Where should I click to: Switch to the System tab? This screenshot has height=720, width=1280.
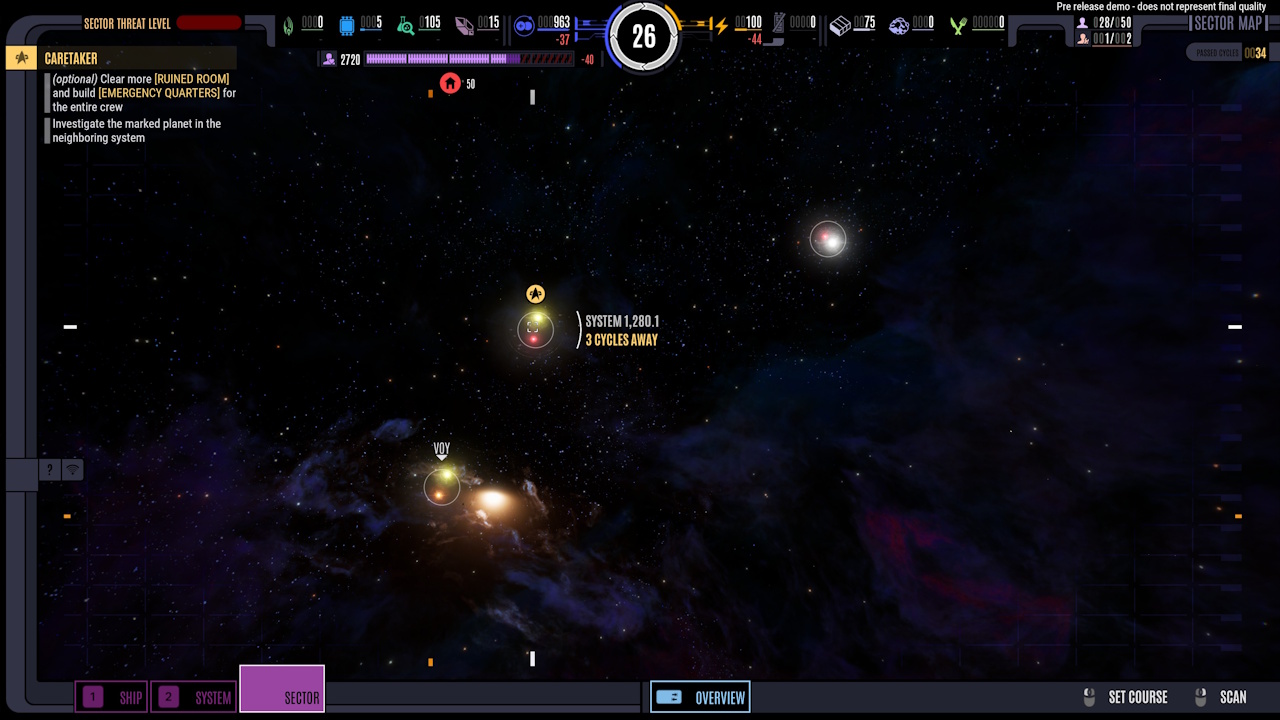tap(193, 697)
